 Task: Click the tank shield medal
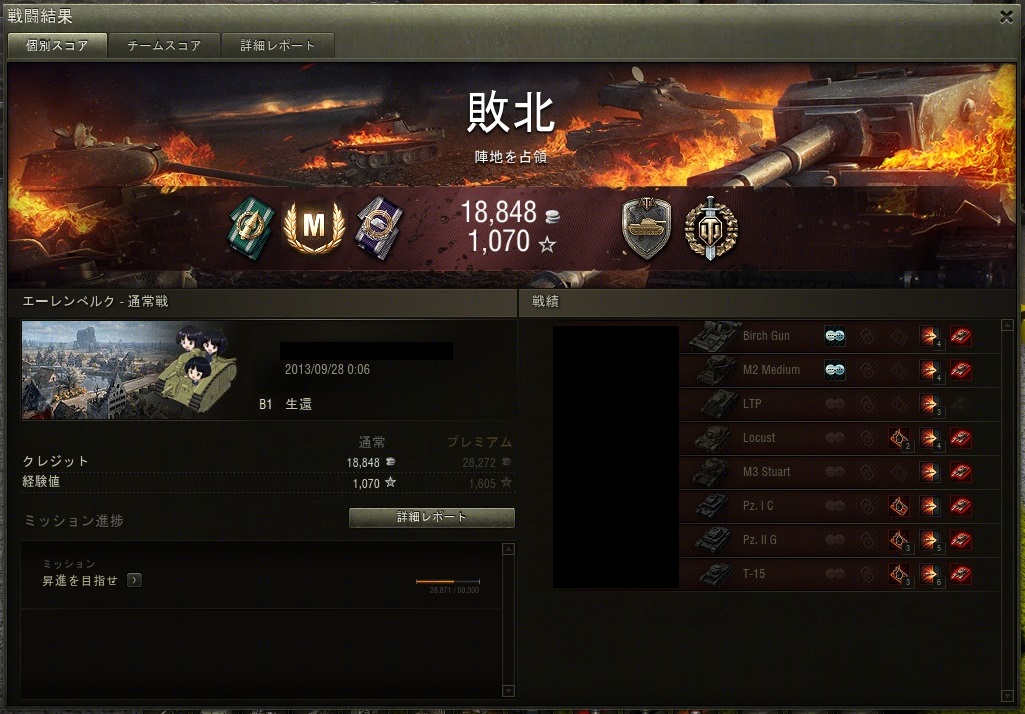point(646,228)
